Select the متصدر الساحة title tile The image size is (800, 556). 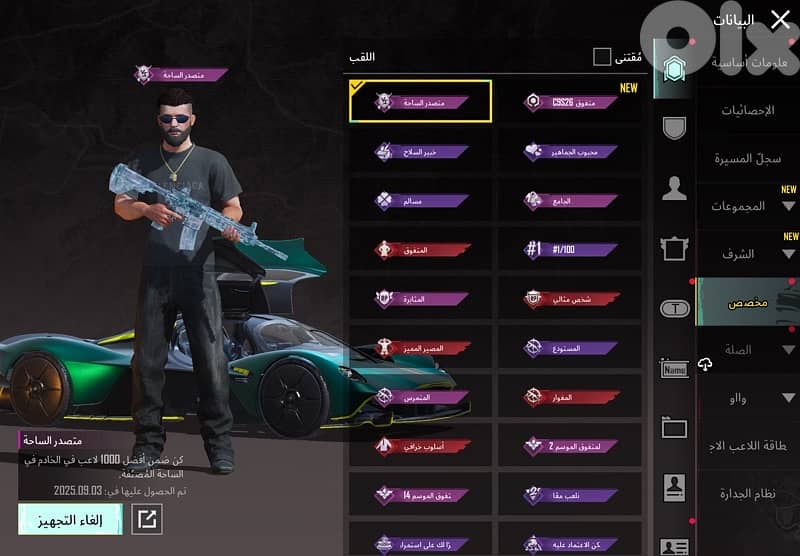[x=421, y=102]
